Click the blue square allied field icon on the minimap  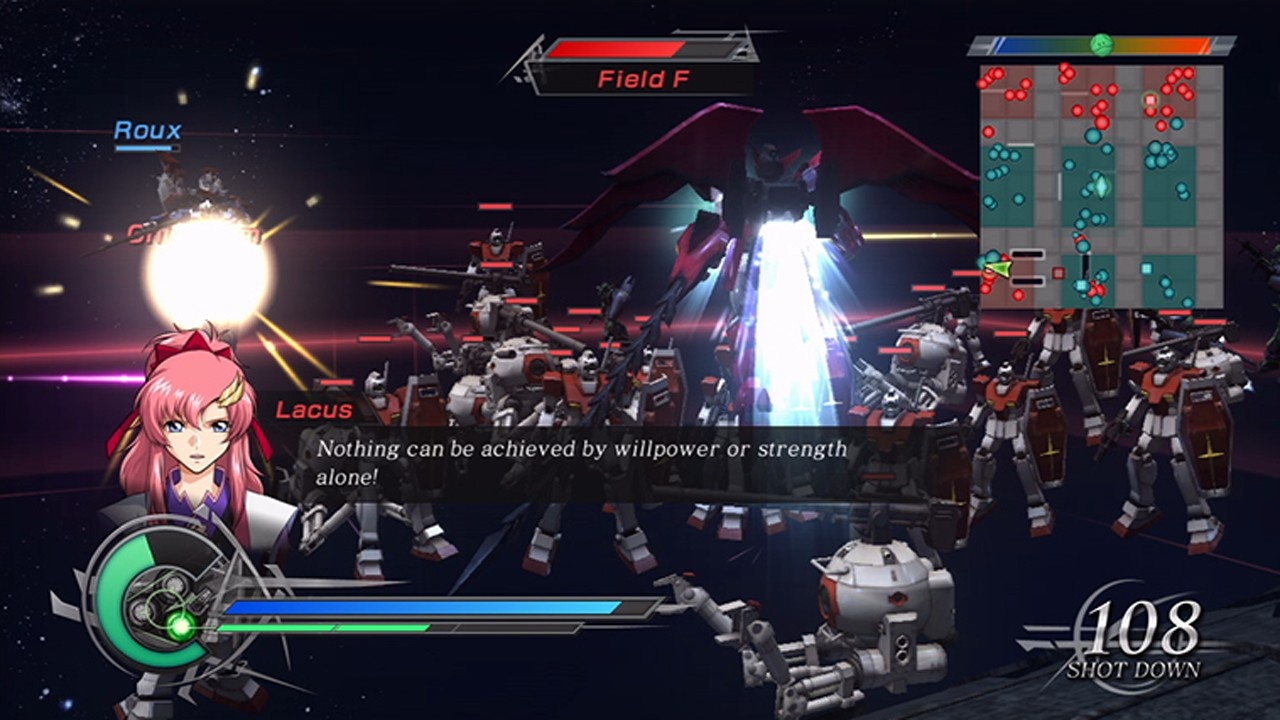pos(1145,268)
